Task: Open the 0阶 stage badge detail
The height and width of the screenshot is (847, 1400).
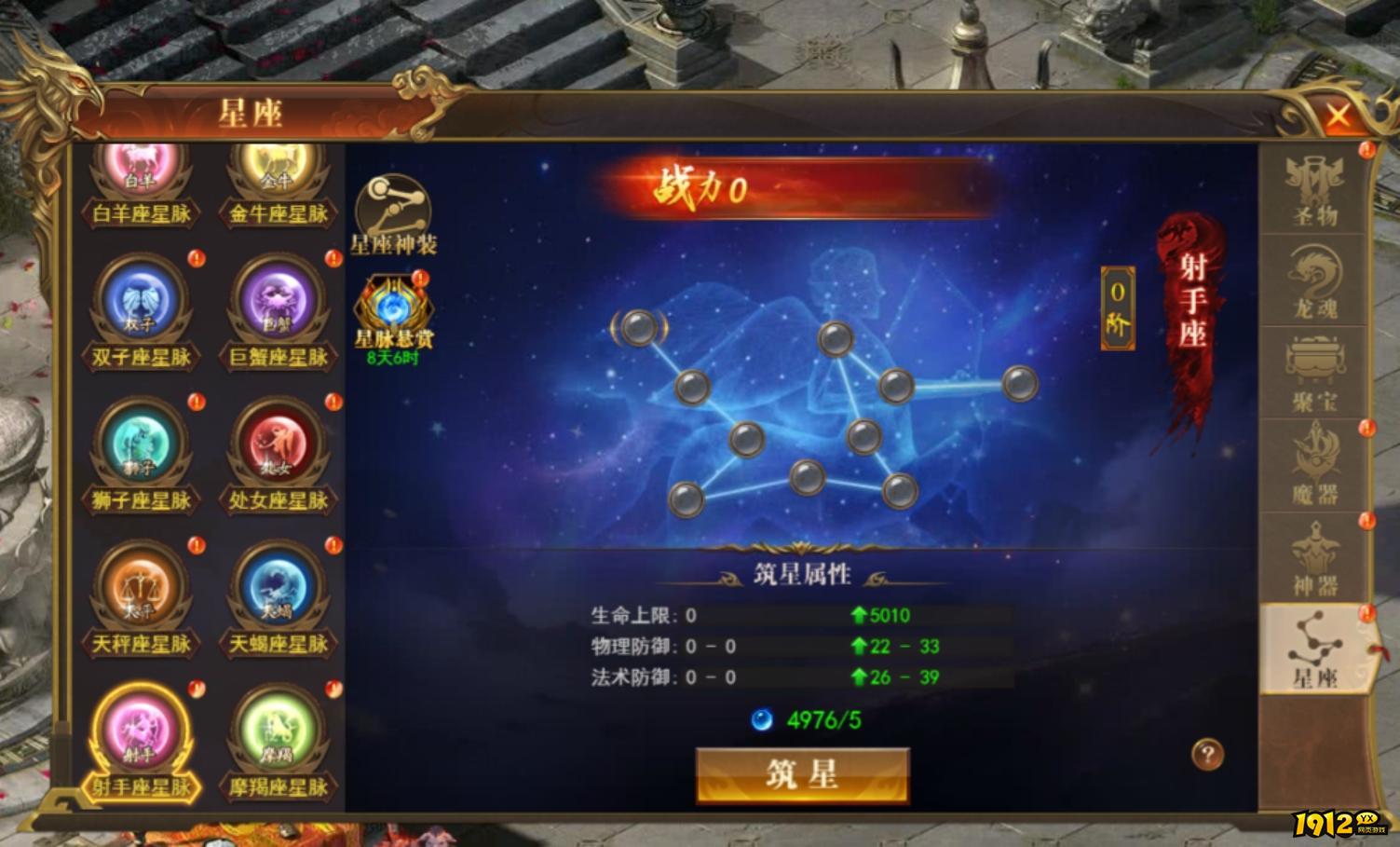Action: tap(1117, 307)
